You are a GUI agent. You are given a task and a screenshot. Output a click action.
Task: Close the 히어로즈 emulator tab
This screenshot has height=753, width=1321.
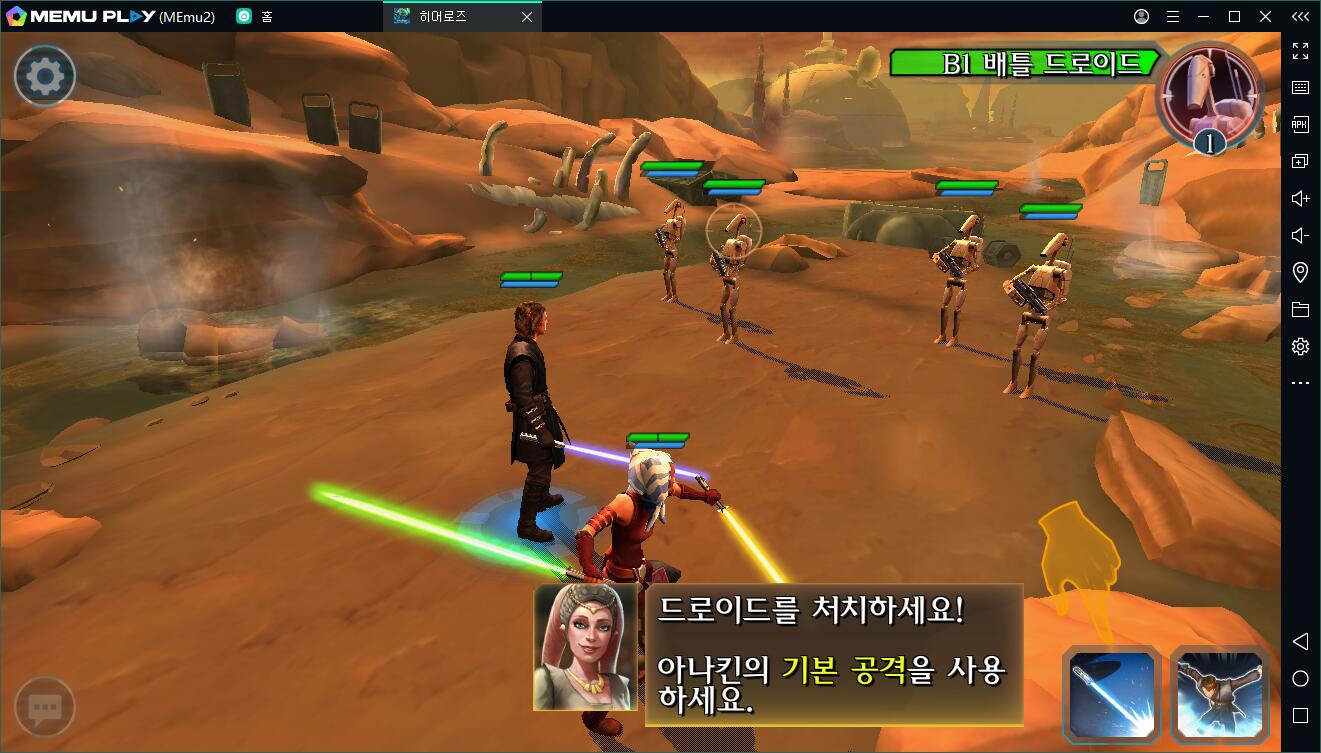coord(527,16)
